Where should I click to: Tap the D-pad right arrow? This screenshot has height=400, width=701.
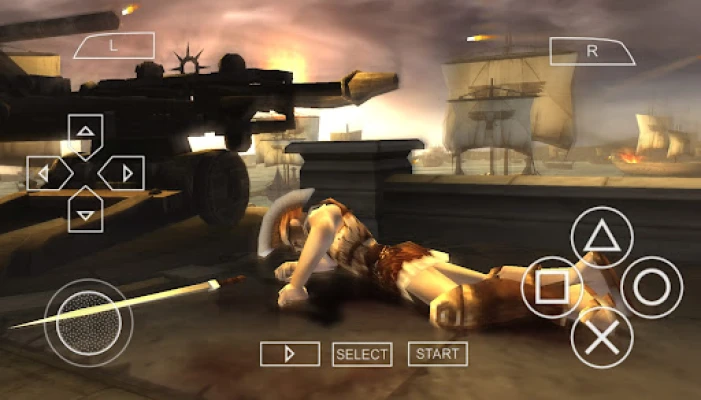[127, 173]
